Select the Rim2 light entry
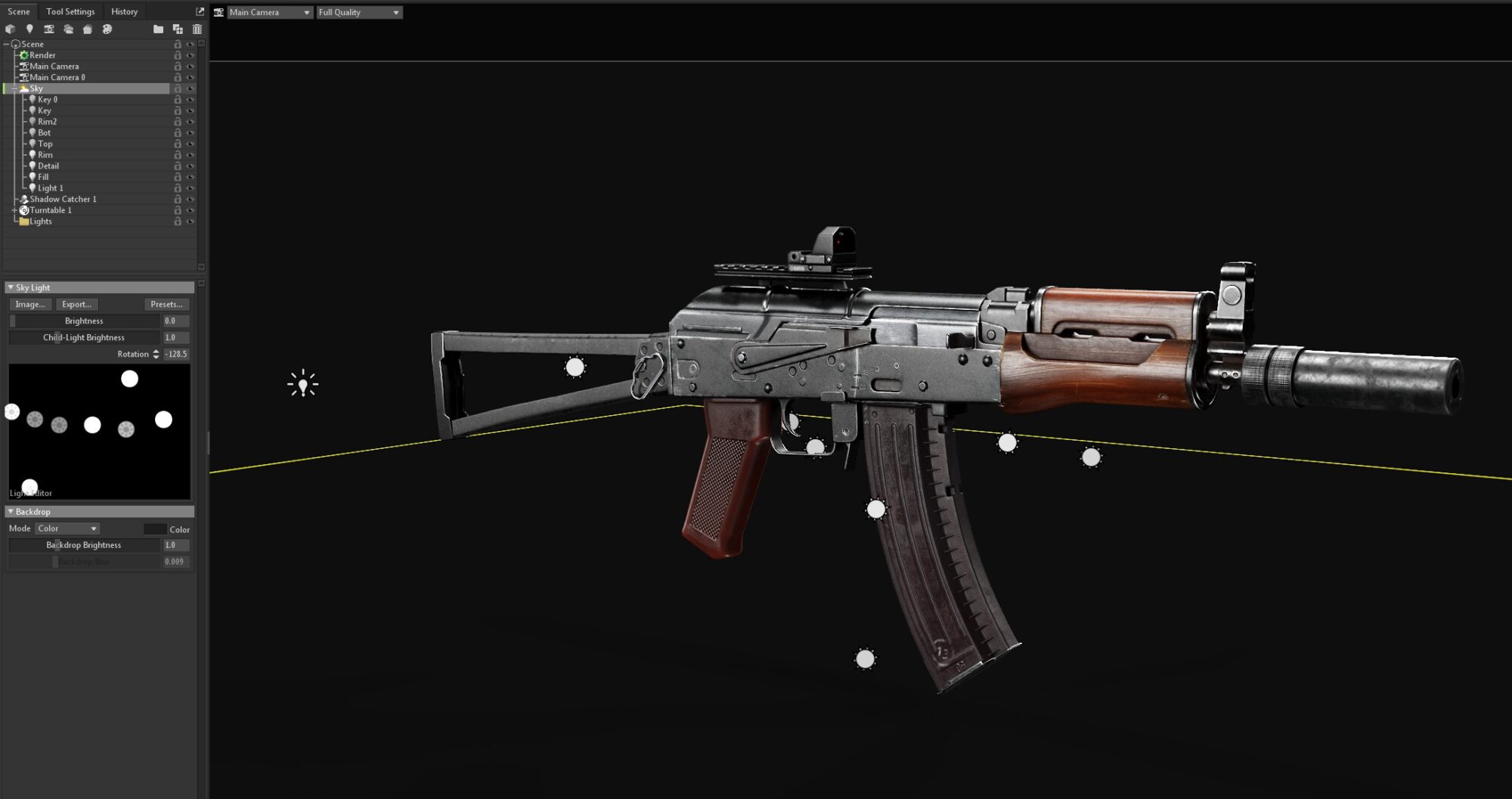The image size is (1512, 799). [47, 122]
